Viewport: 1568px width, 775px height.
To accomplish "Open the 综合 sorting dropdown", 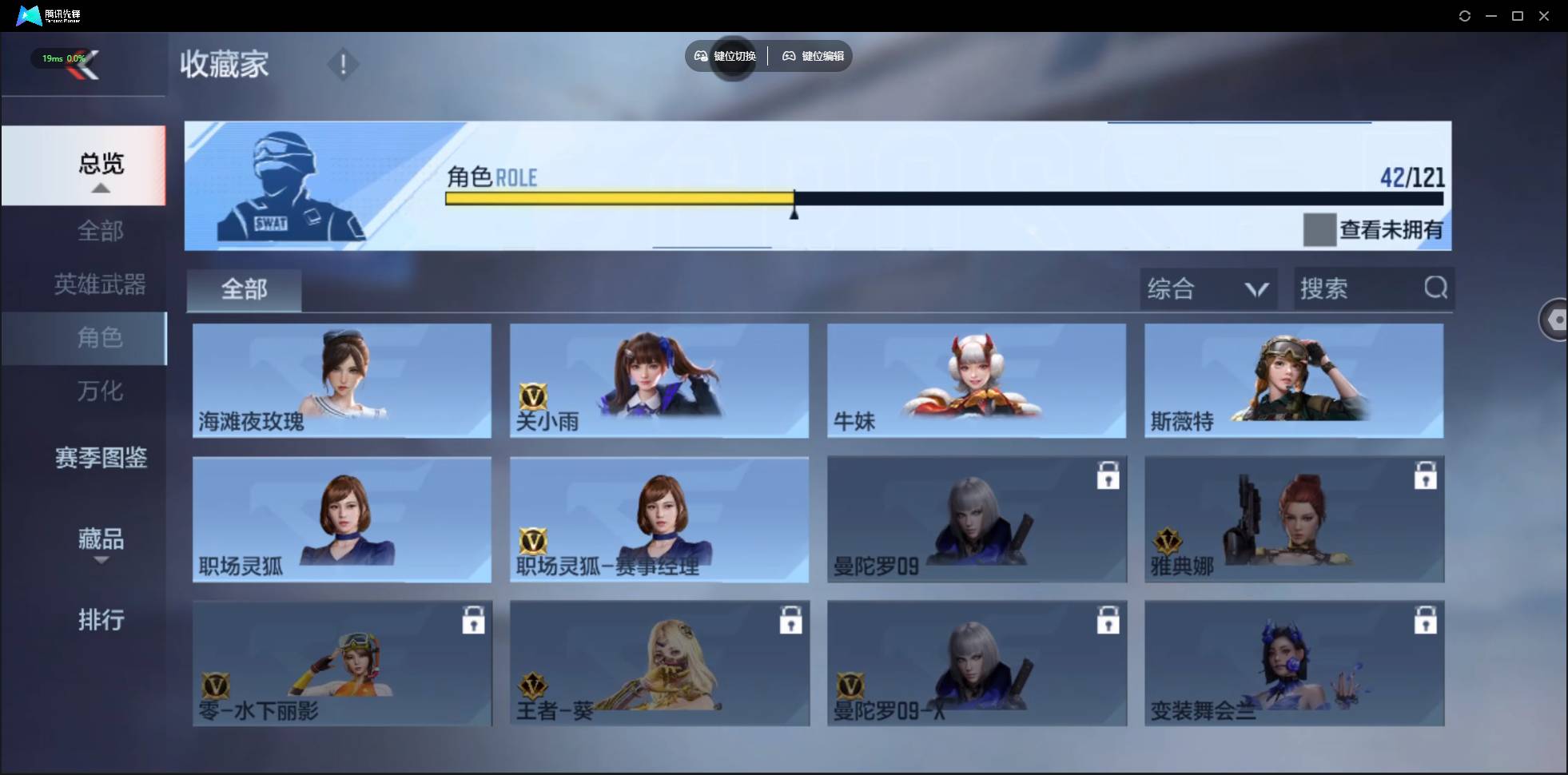I will (x=1208, y=288).
